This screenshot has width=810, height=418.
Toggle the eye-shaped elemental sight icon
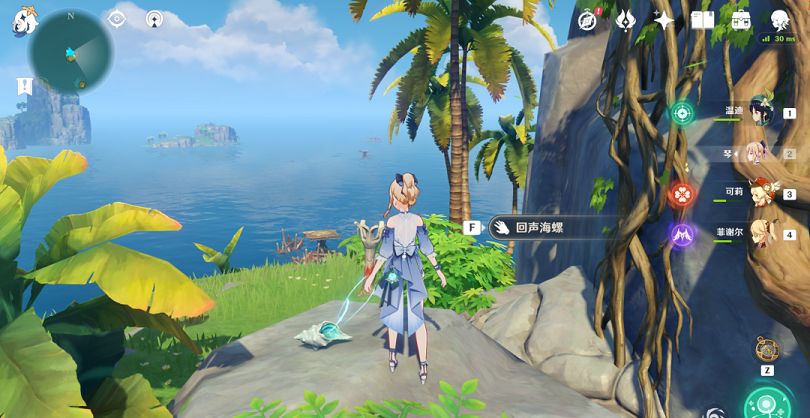[x=118, y=18]
